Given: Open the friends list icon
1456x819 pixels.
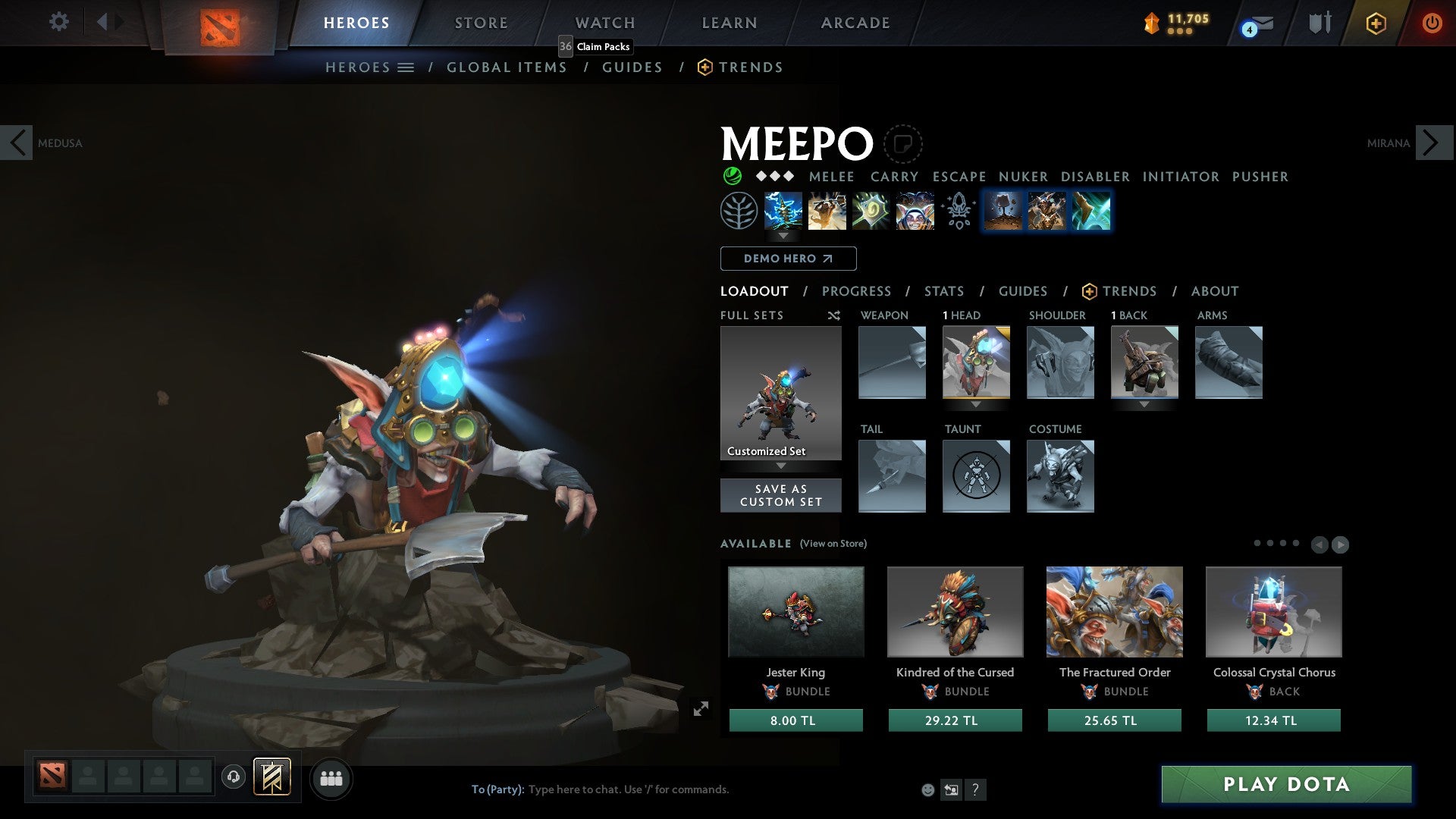Looking at the screenshot, I should [331, 778].
